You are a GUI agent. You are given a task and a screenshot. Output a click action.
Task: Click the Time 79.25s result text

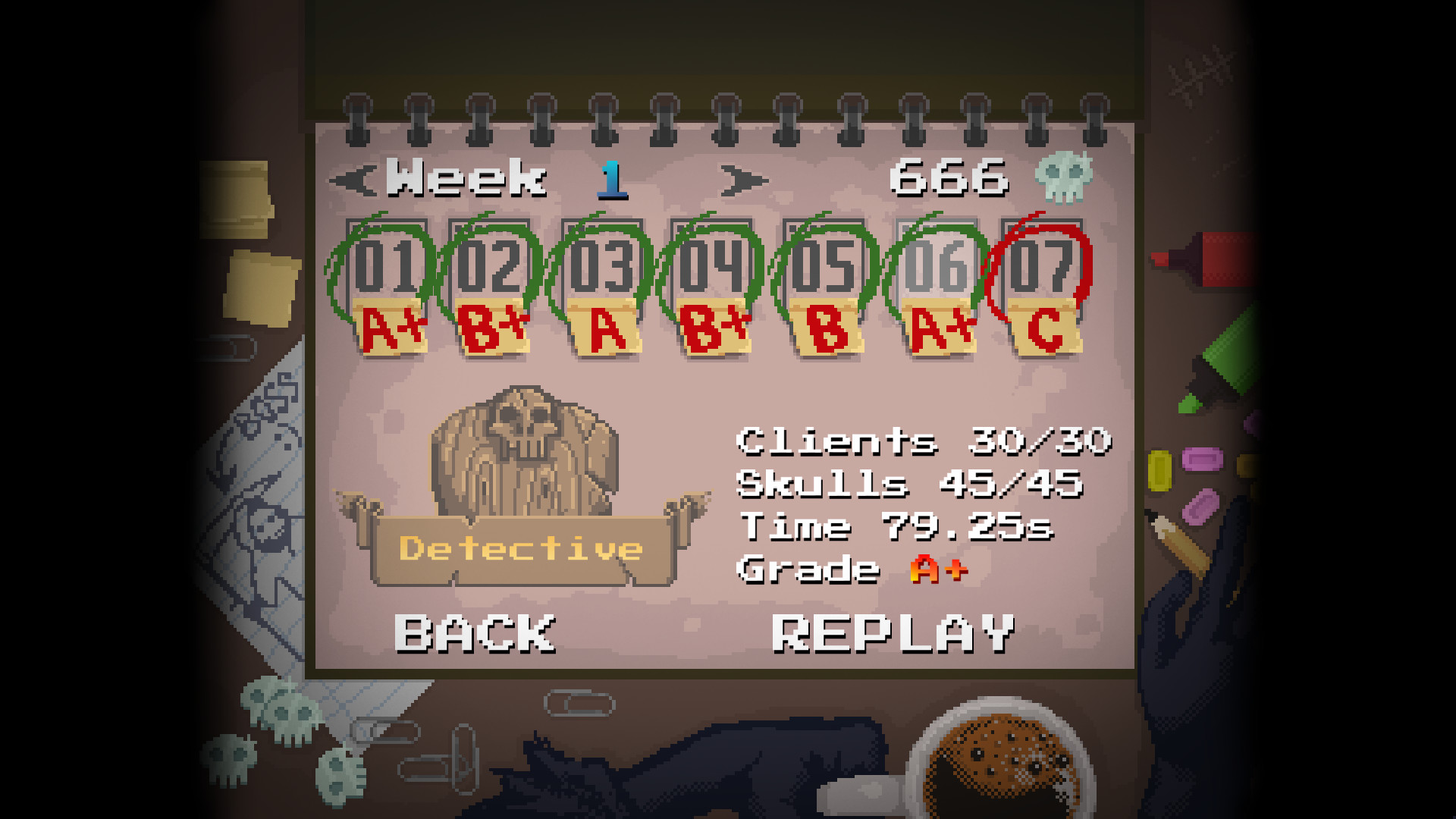tap(895, 527)
